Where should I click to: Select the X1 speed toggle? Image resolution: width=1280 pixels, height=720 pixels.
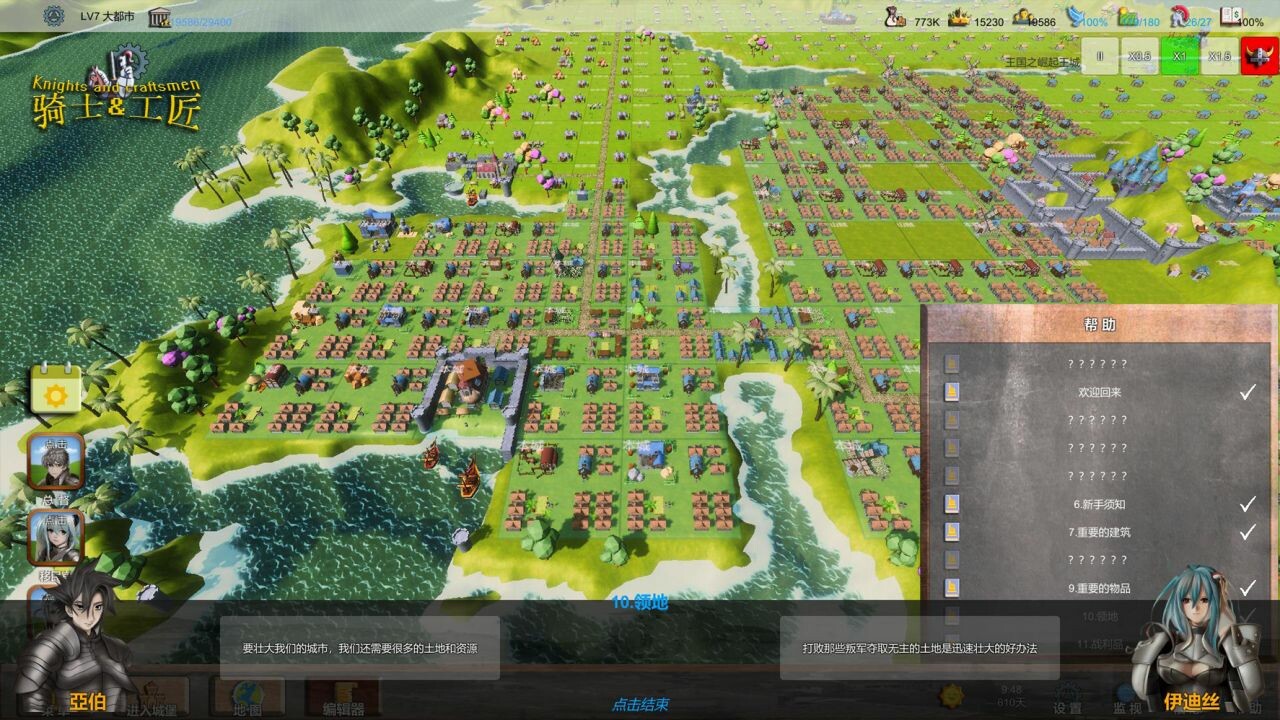pos(1179,58)
